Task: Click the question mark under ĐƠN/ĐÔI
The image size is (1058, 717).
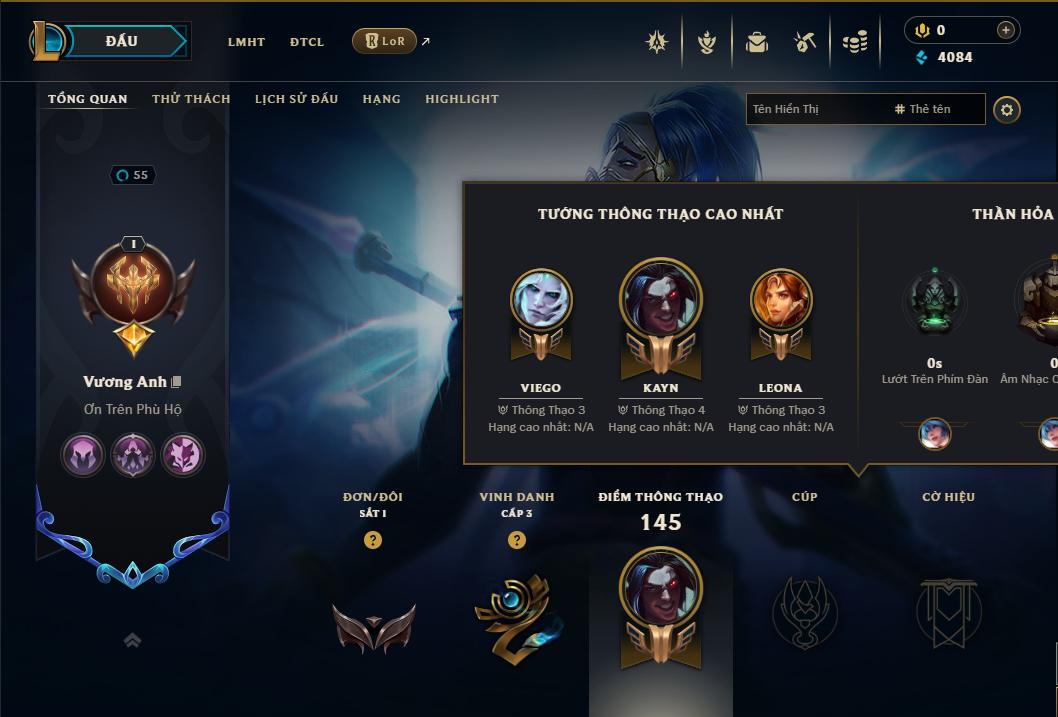Action: [373, 540]
